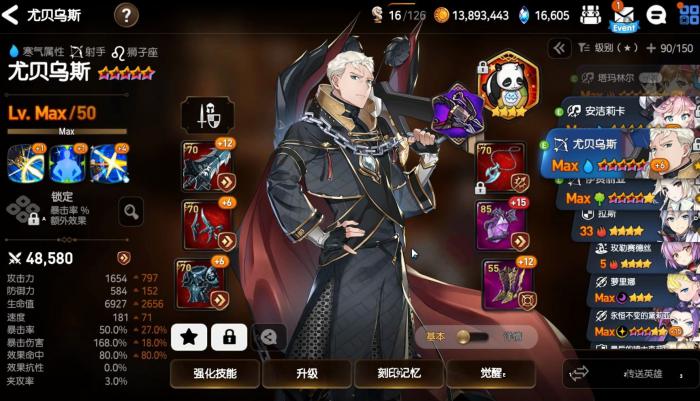This screenshot has height=401, width=700.
Task: Select the 刻印记忆 button
Action: [x=398, y=372]
